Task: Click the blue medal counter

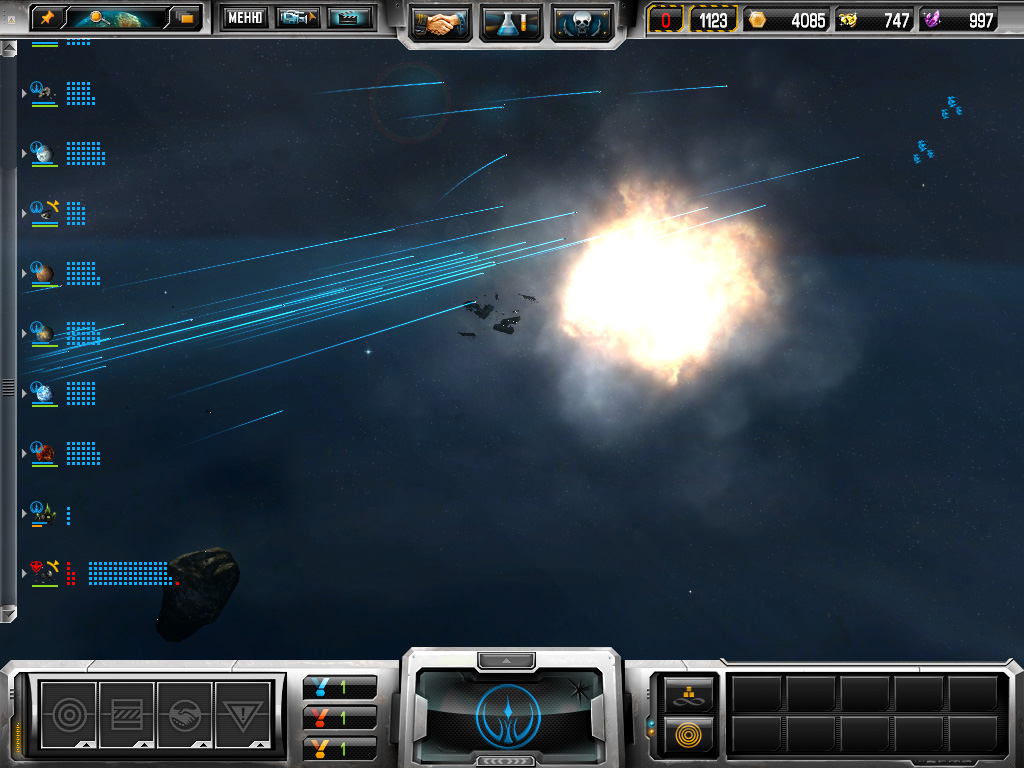Action: pyautogui.click(x=340, y=687)
